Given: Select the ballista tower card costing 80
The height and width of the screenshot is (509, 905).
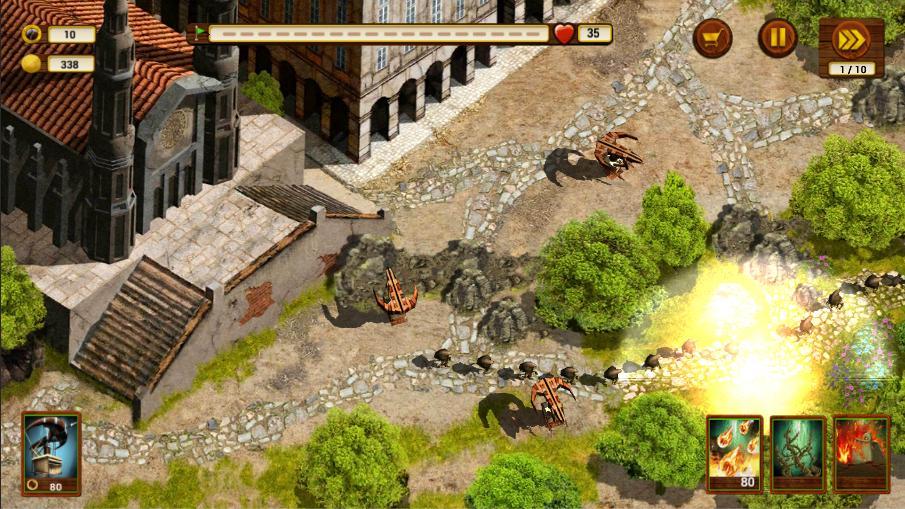Looking at the screenshot, I should click(51, 452).
